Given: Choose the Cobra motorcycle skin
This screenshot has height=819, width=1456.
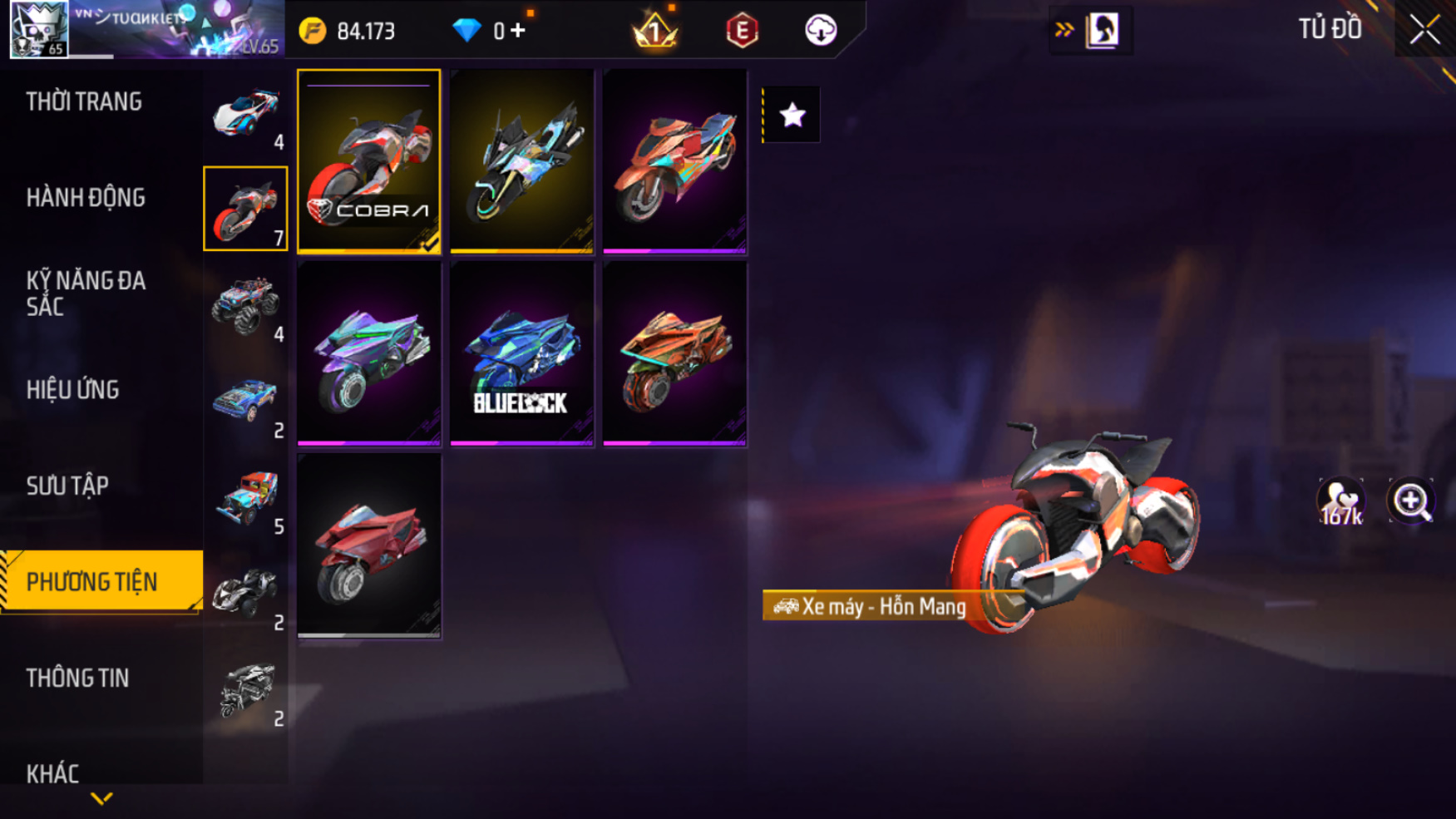Looking at the screenshot, I should coord(369,161).
